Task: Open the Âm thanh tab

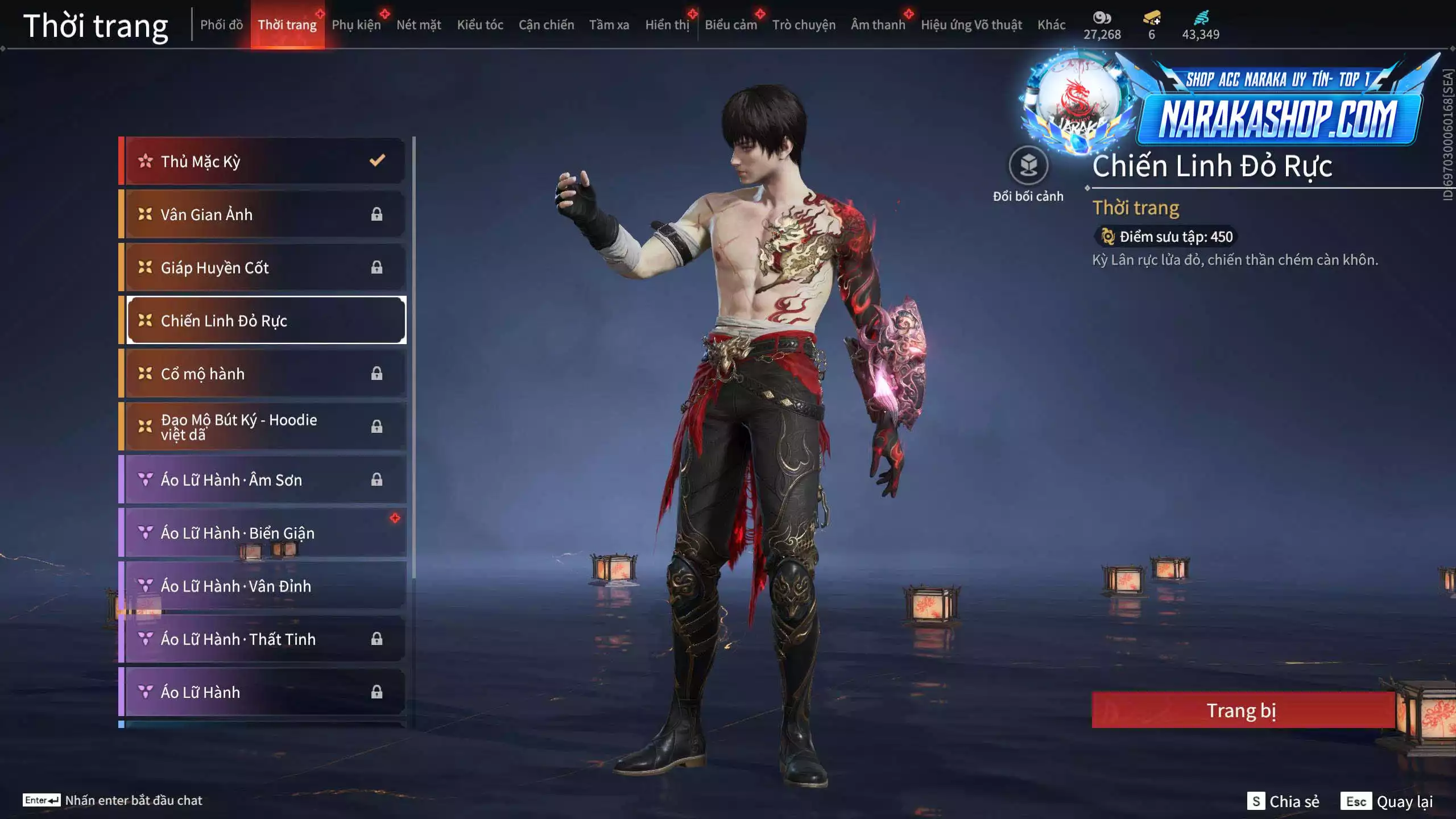Action: pyautogui.click(x=878, y=25)
